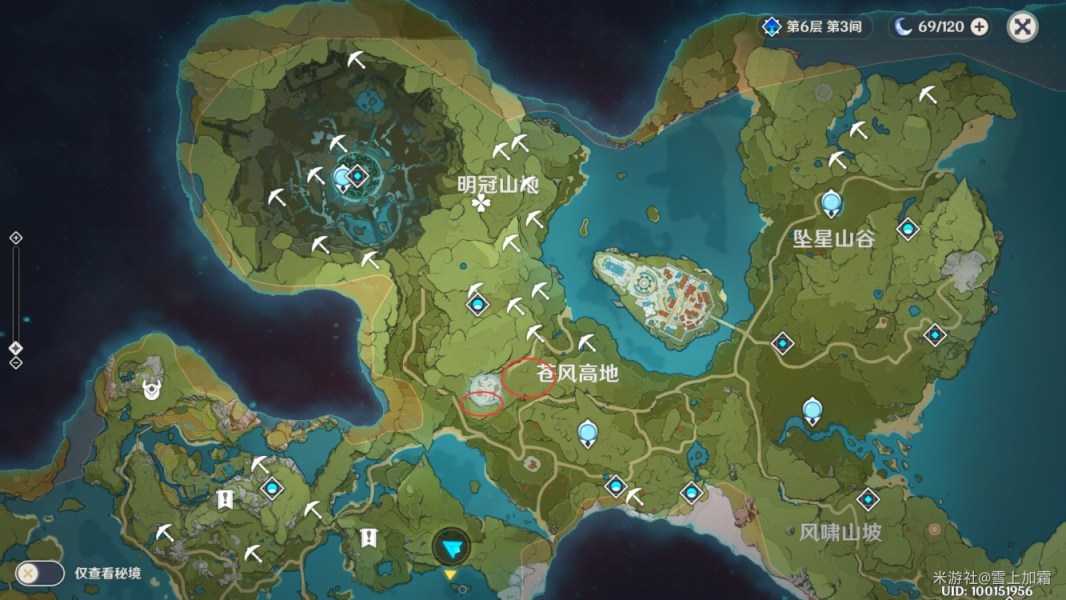This screenshot has height=600, width=1066.
Task: Select the wolf head boss marker
Action: click(152, 388)
